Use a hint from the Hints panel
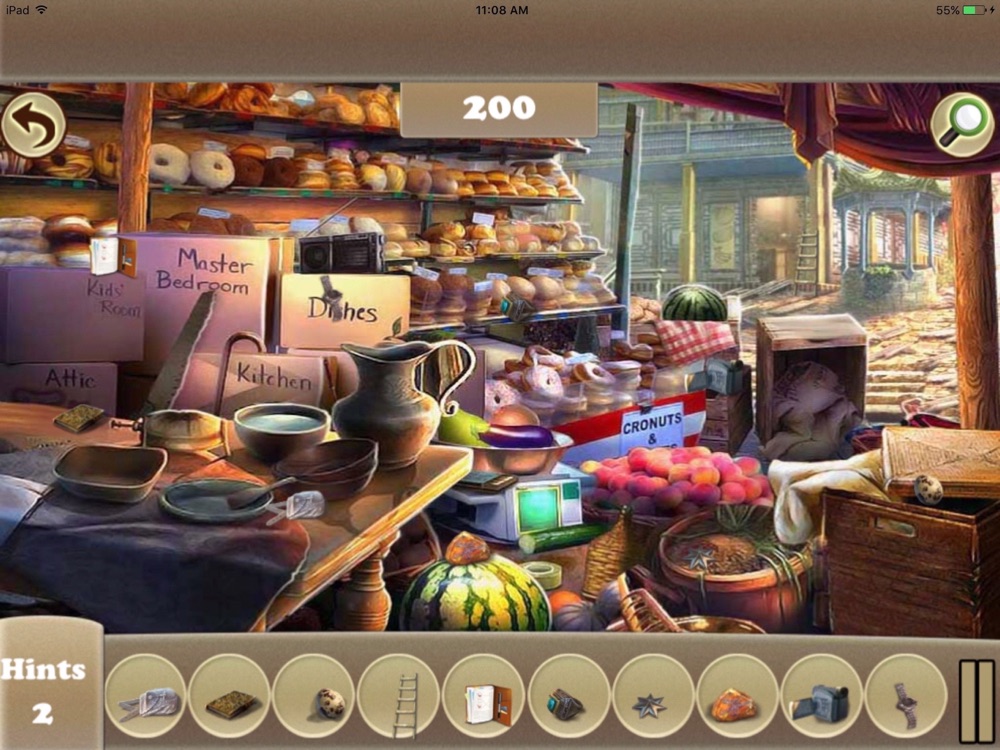1000x750 pixels. click(x=44, y=691)
